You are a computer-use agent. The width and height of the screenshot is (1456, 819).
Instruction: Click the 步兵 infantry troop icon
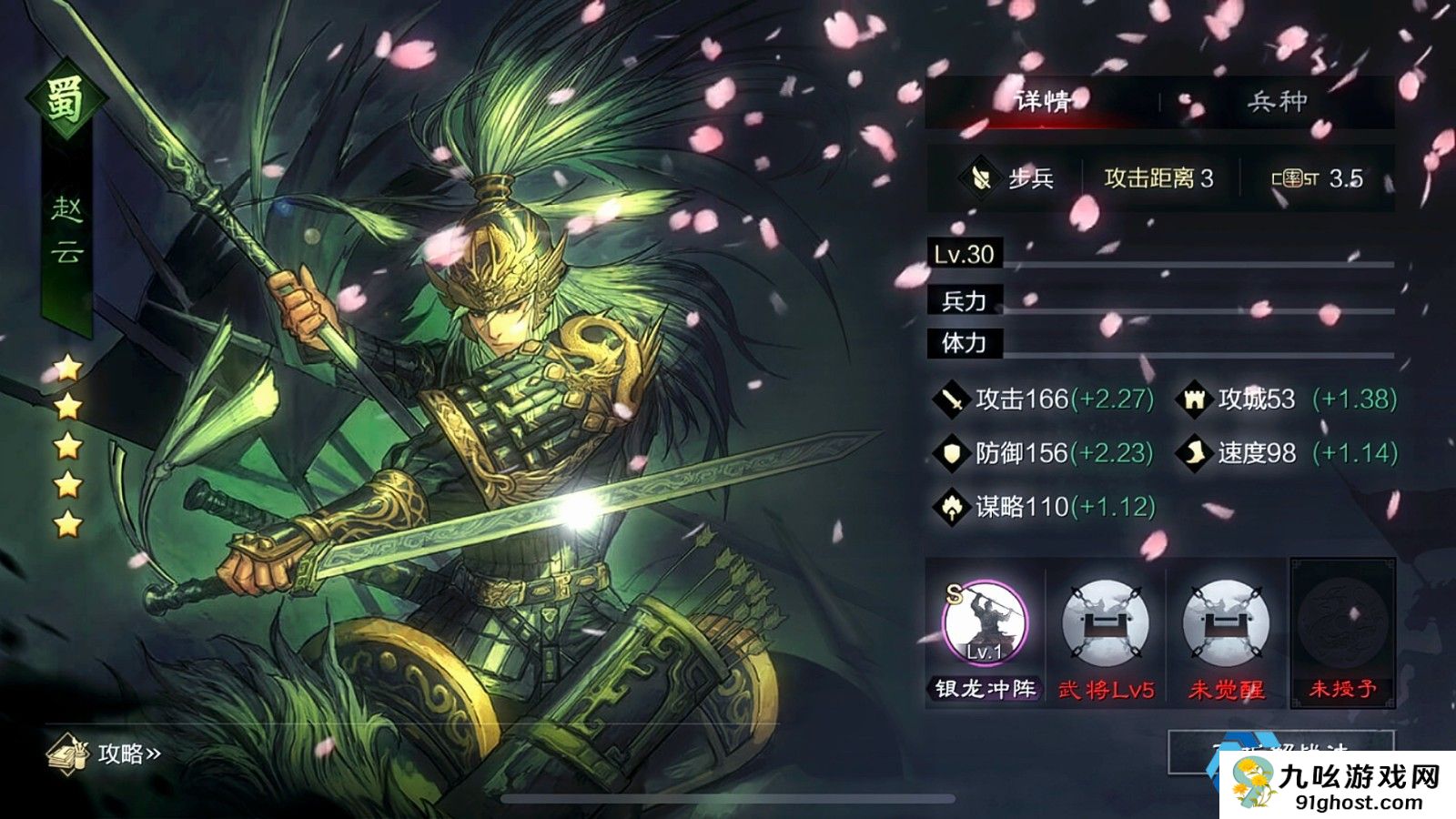tap(981, 177)
